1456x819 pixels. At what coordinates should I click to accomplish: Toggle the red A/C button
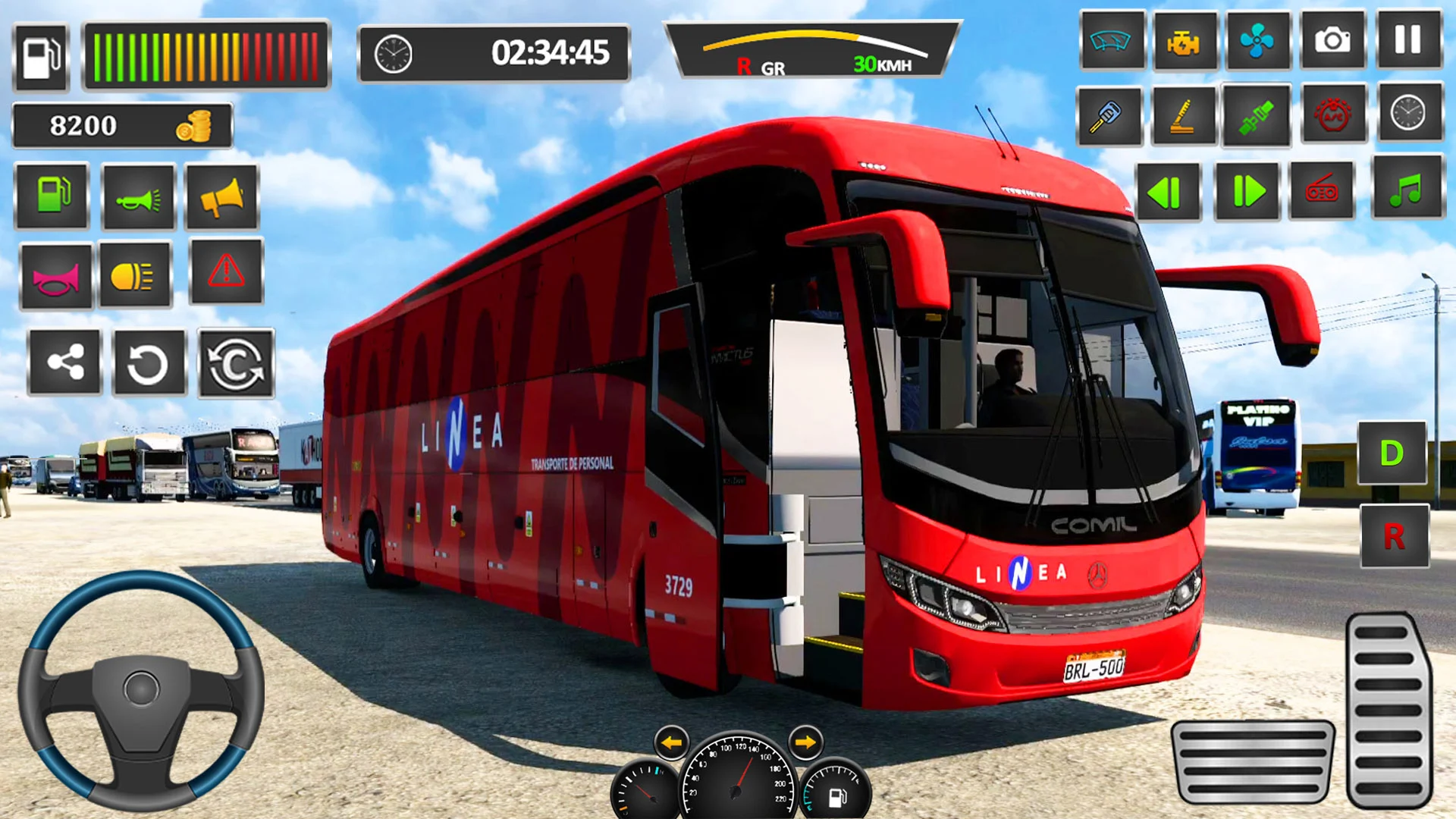pos(1332,115)
